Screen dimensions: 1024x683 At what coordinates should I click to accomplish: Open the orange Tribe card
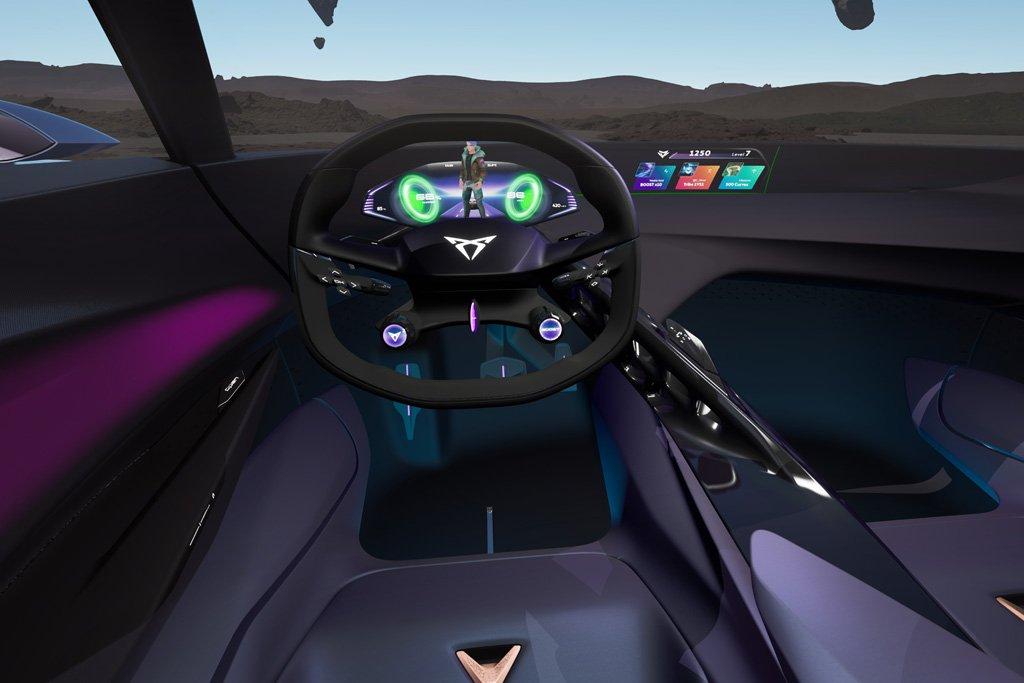click(x=696, y=178)
